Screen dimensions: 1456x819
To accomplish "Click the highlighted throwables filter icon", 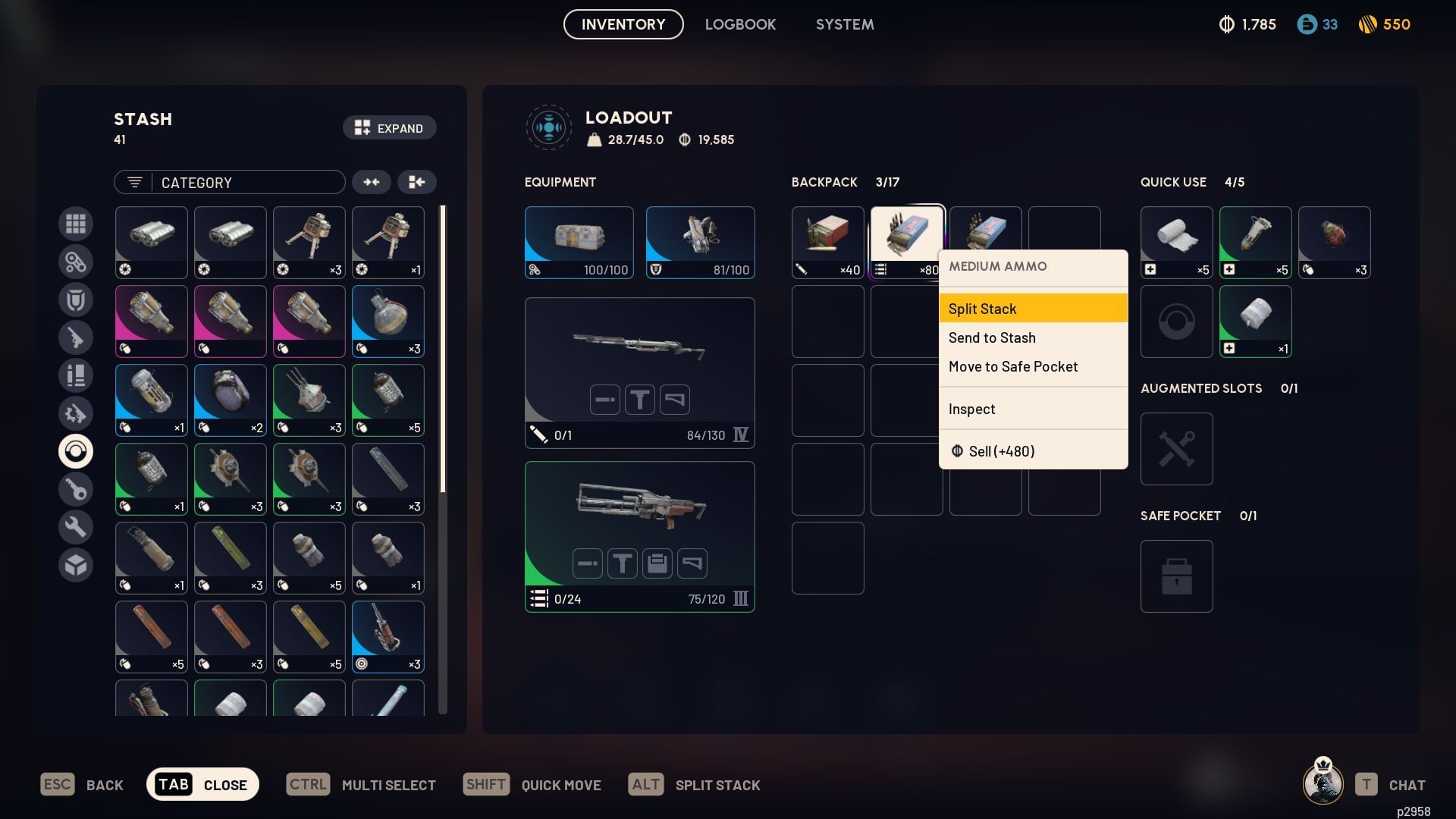I will coord(76,451).
